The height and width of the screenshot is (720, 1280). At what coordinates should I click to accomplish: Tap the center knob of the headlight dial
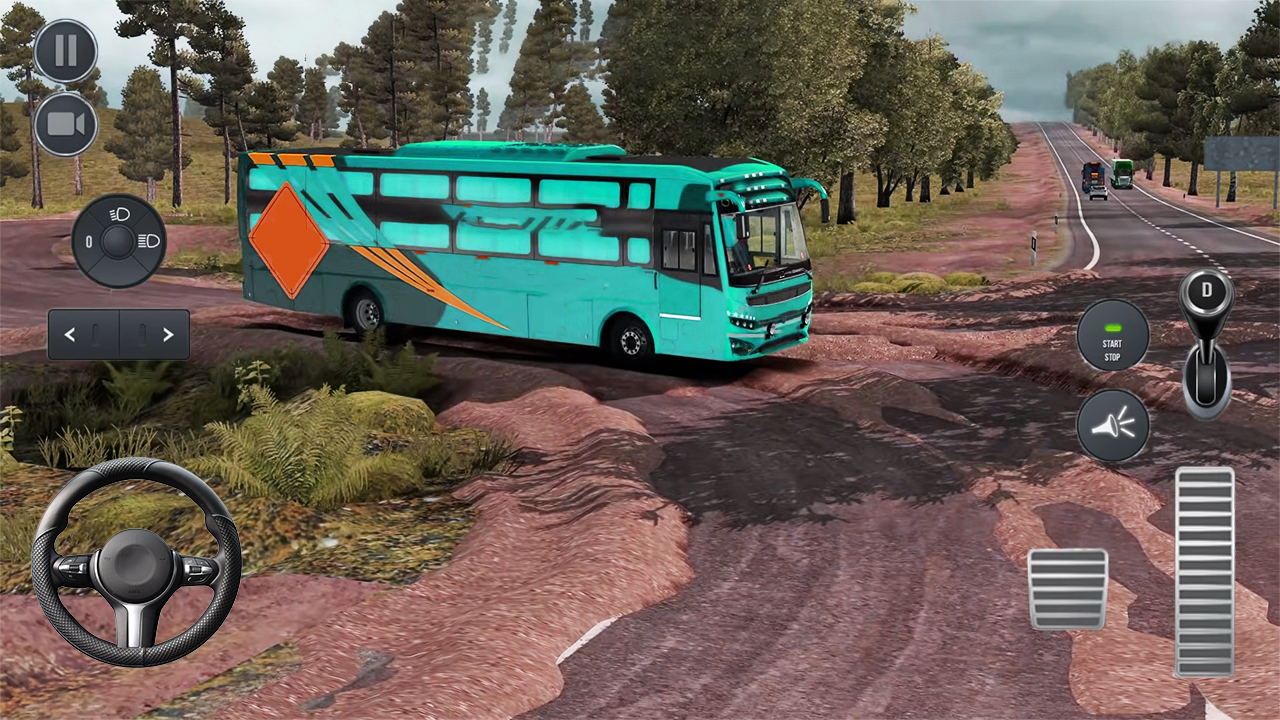(117, 241)
